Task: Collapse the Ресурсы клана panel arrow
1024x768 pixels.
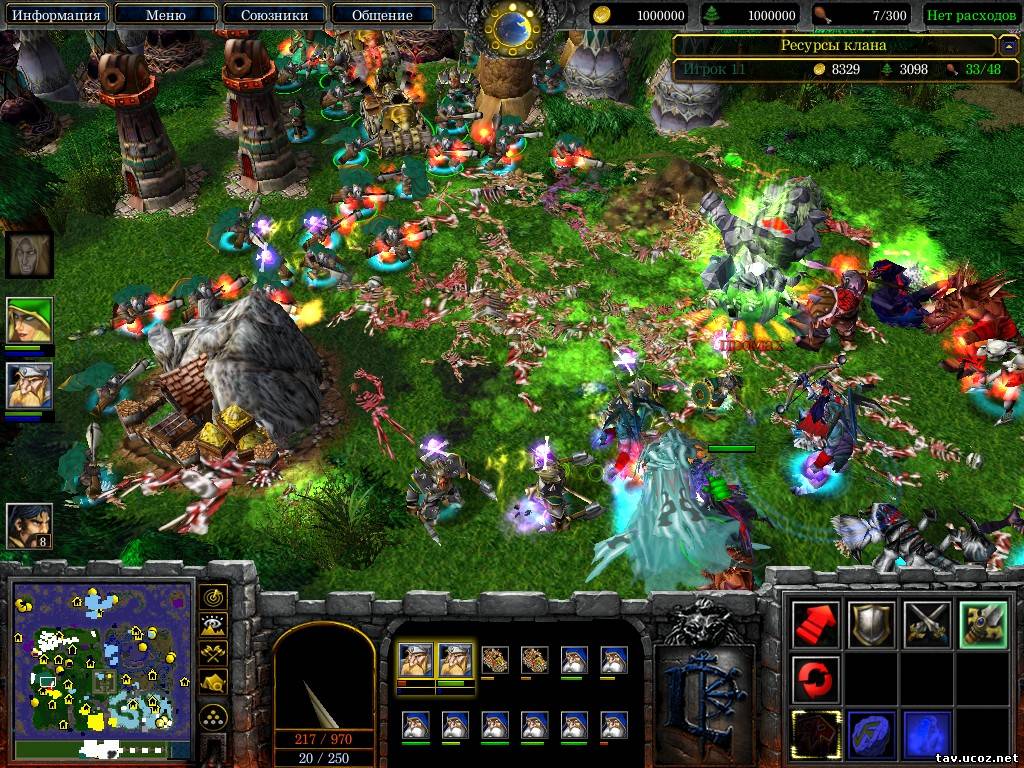Action: (1008, 46)
